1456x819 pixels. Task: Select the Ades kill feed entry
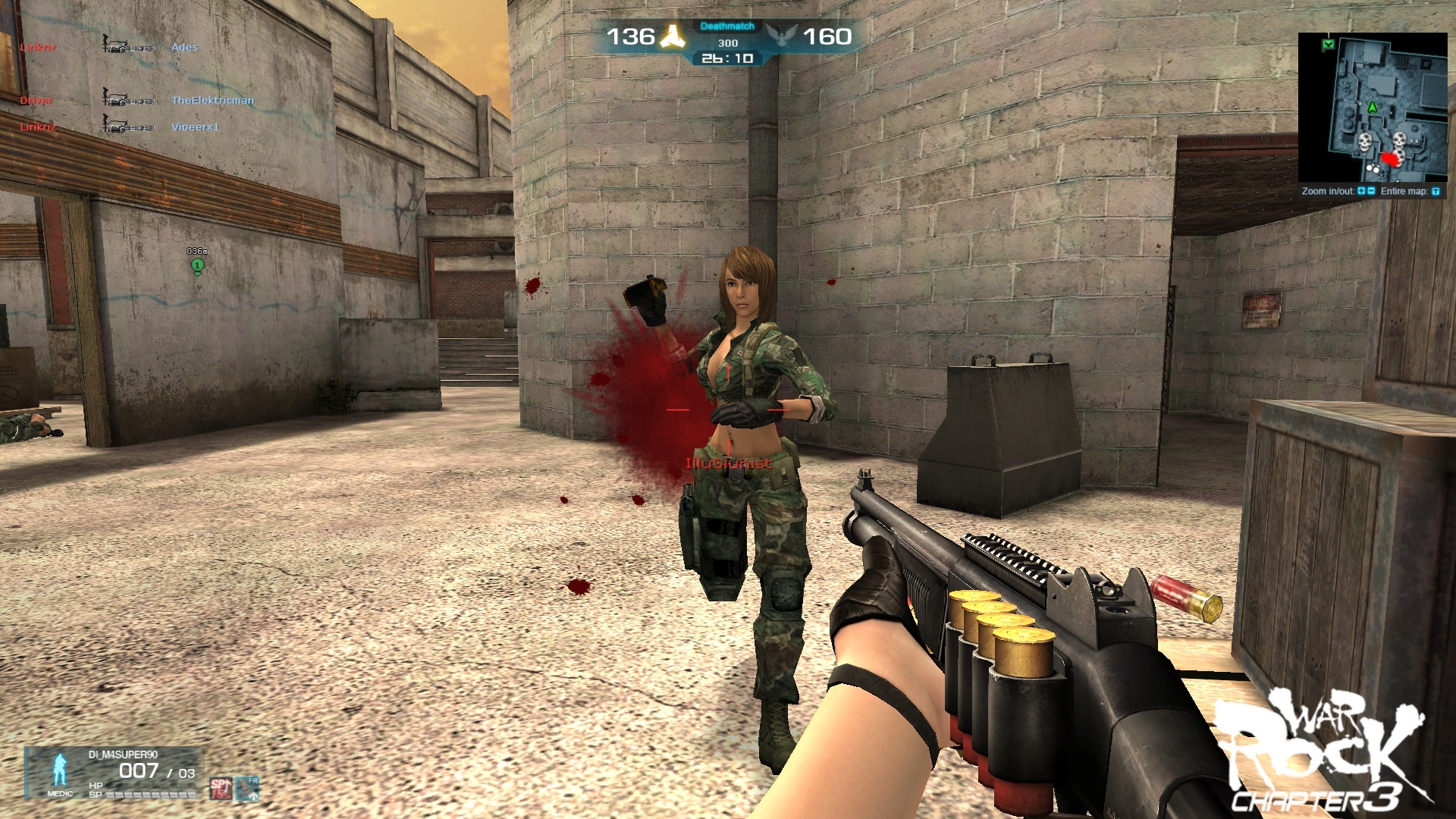(x=184, y=47)
